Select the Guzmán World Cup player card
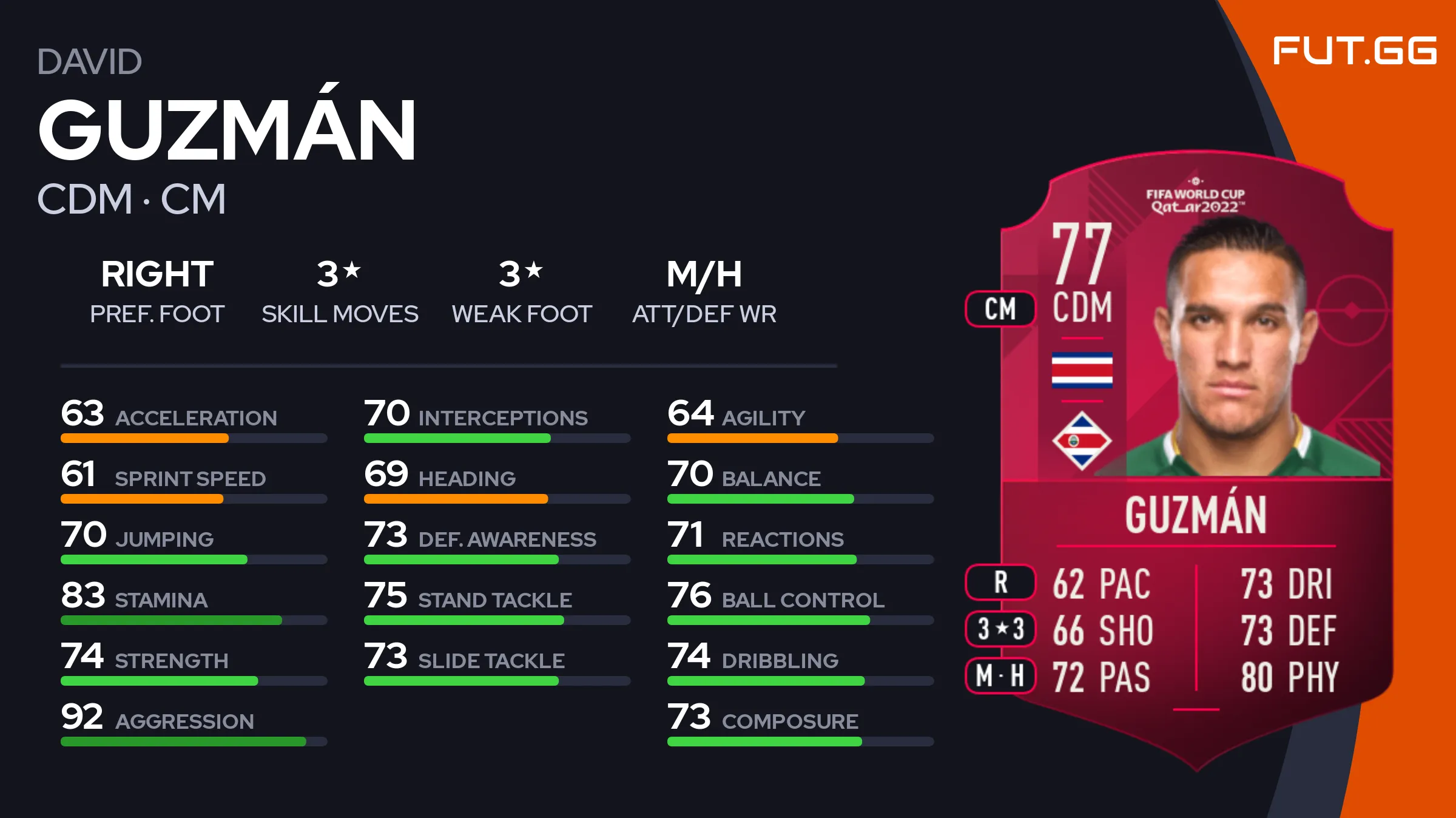The width and height of the screenshot is (1456, 818). pos(1196,461)
